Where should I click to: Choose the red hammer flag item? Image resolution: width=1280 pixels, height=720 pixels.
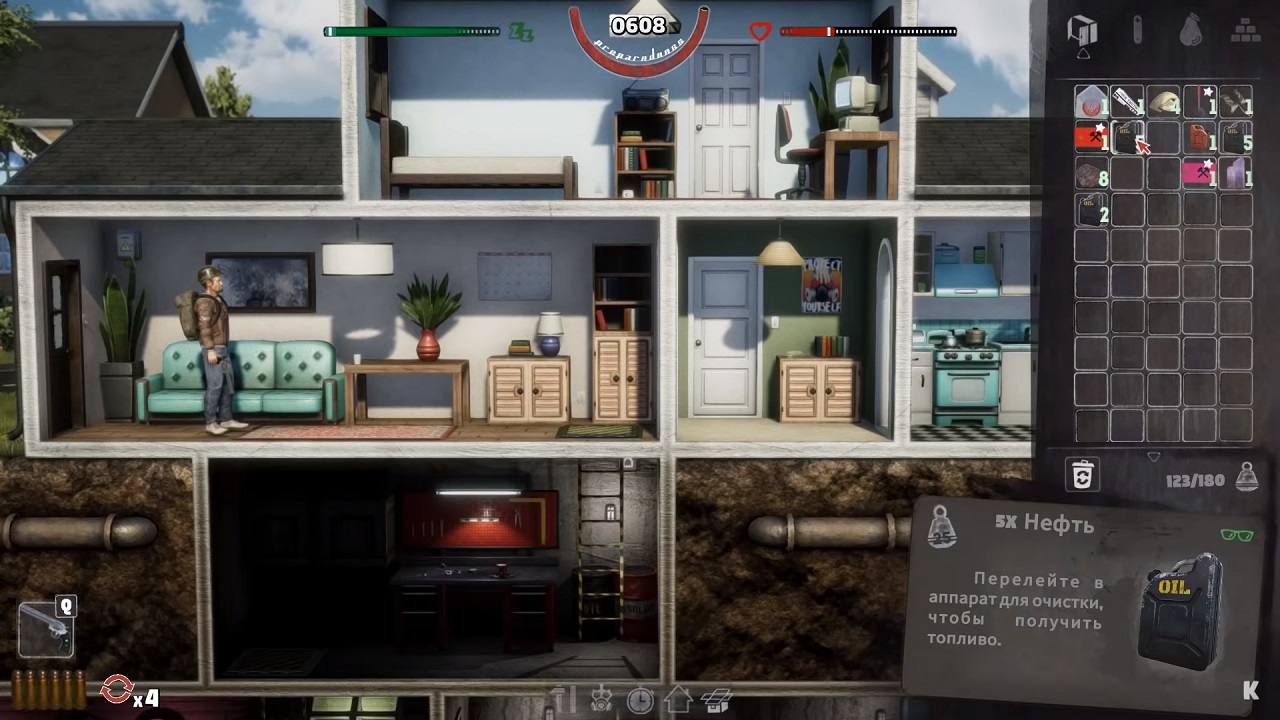click(1091, 138)
